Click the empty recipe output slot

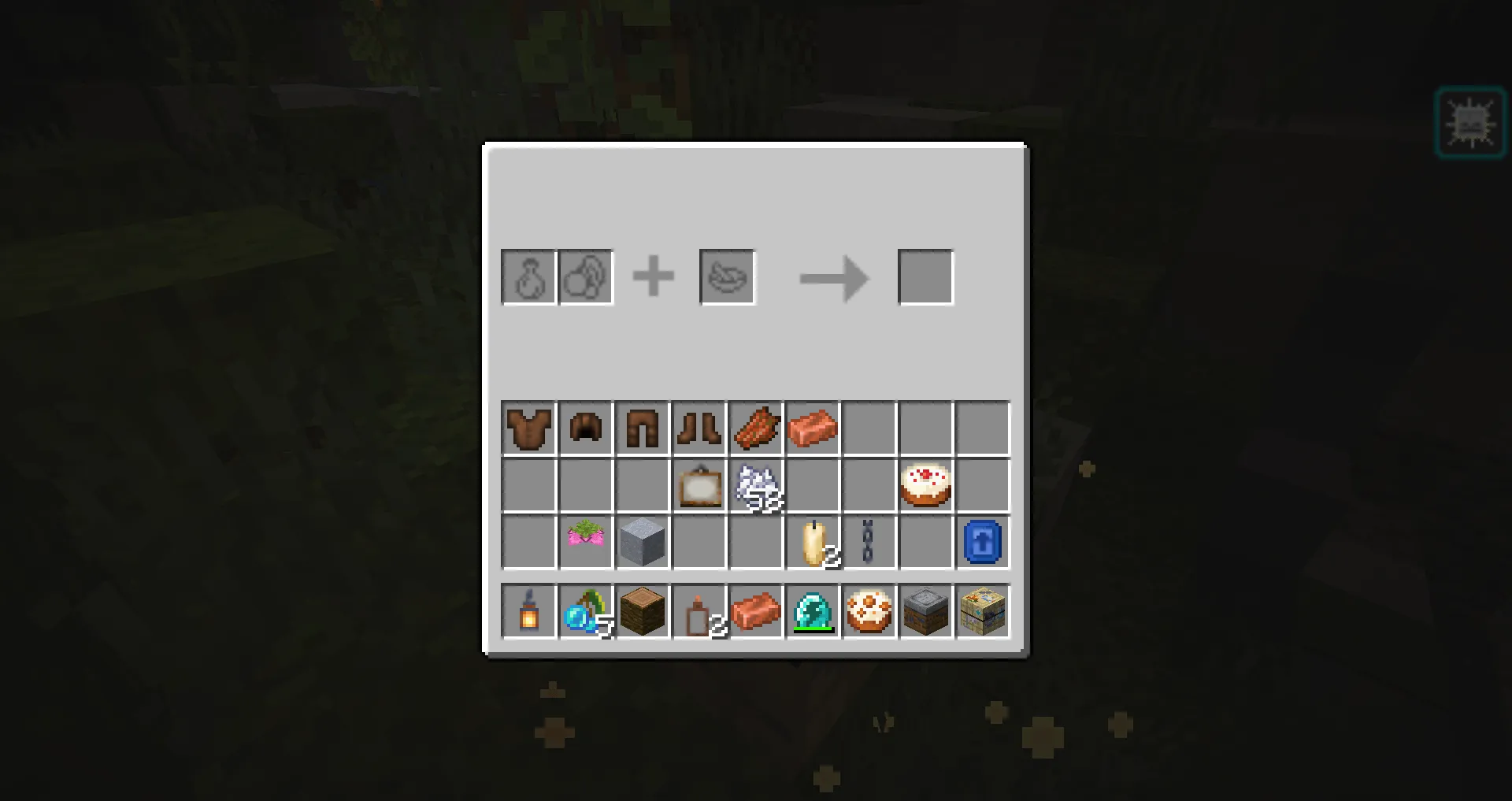click(x=925, y=276)
